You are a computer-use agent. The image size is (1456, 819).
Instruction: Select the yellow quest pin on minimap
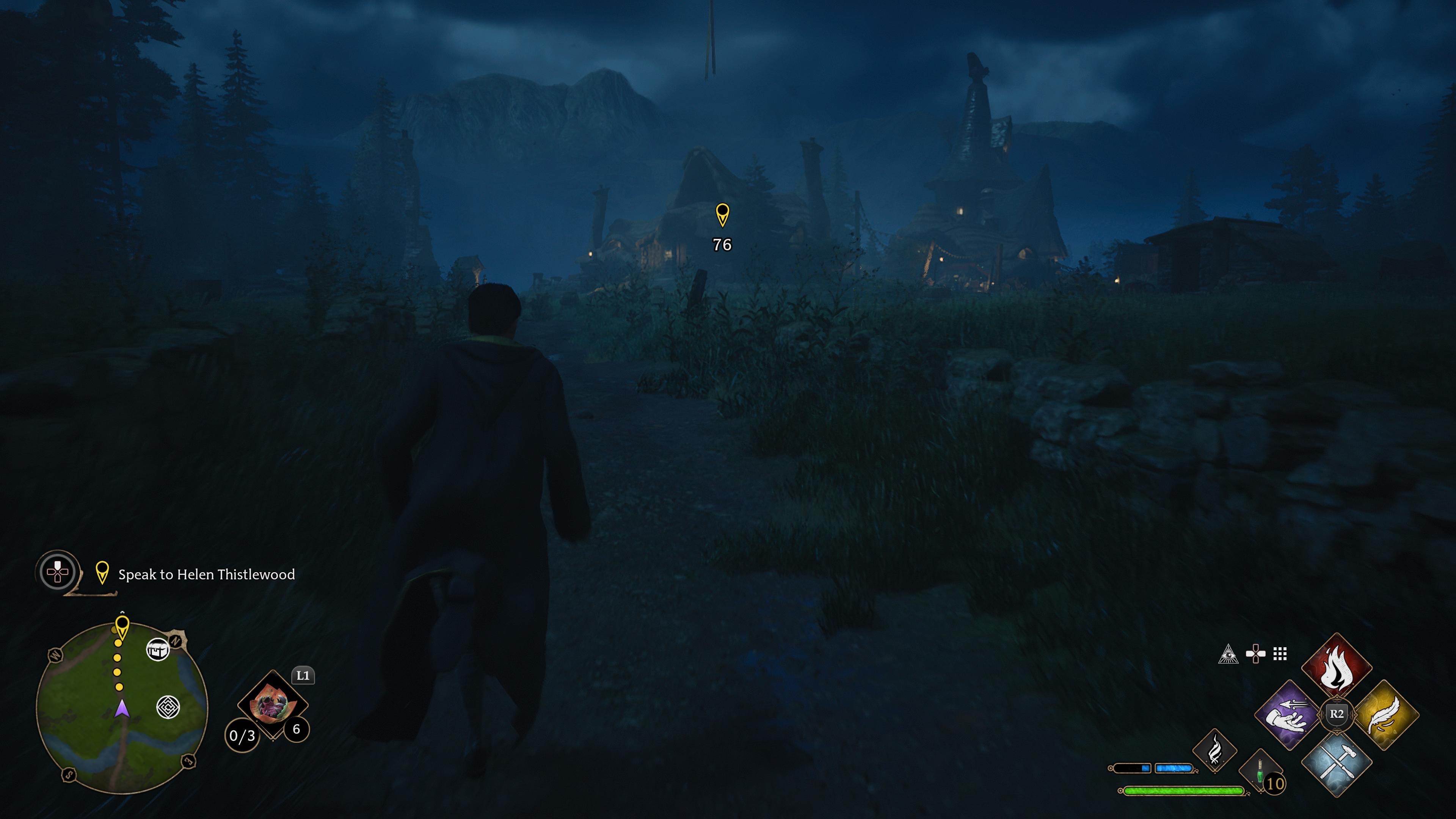click(122, 626)
